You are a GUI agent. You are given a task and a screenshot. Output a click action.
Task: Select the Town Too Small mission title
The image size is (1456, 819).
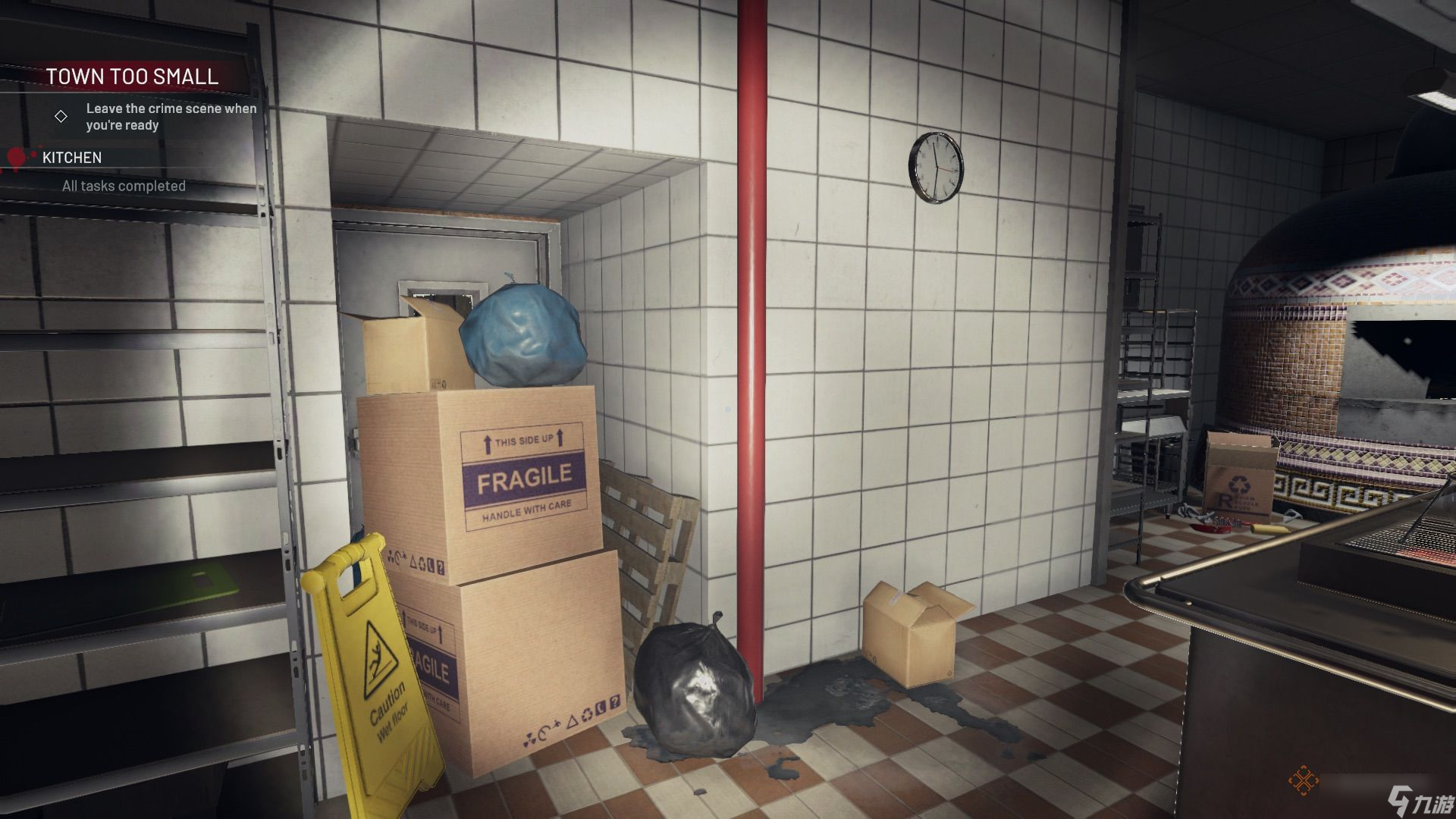(132, 77)
